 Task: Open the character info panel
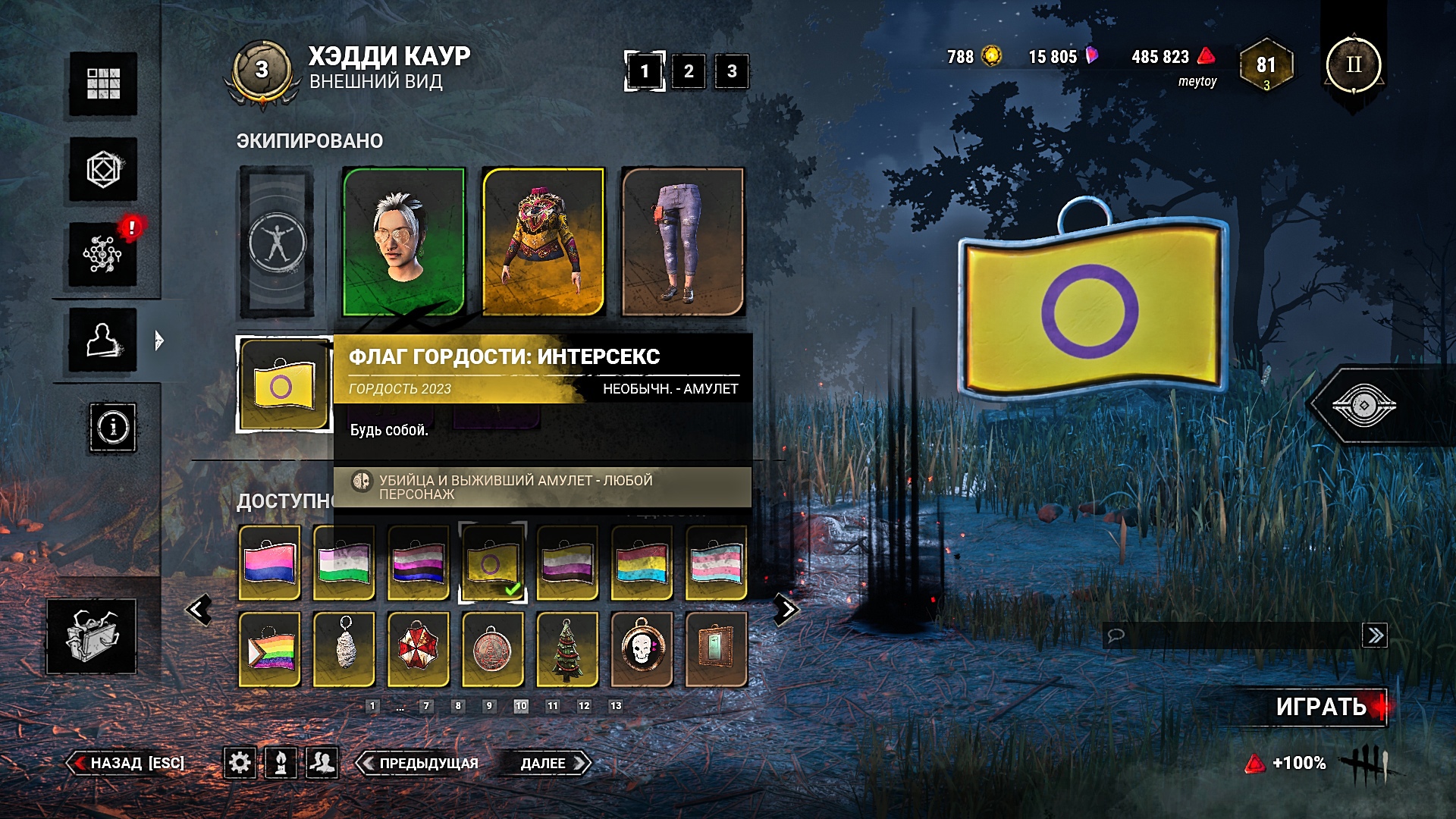pyautogui.click(x=113, y=428)
